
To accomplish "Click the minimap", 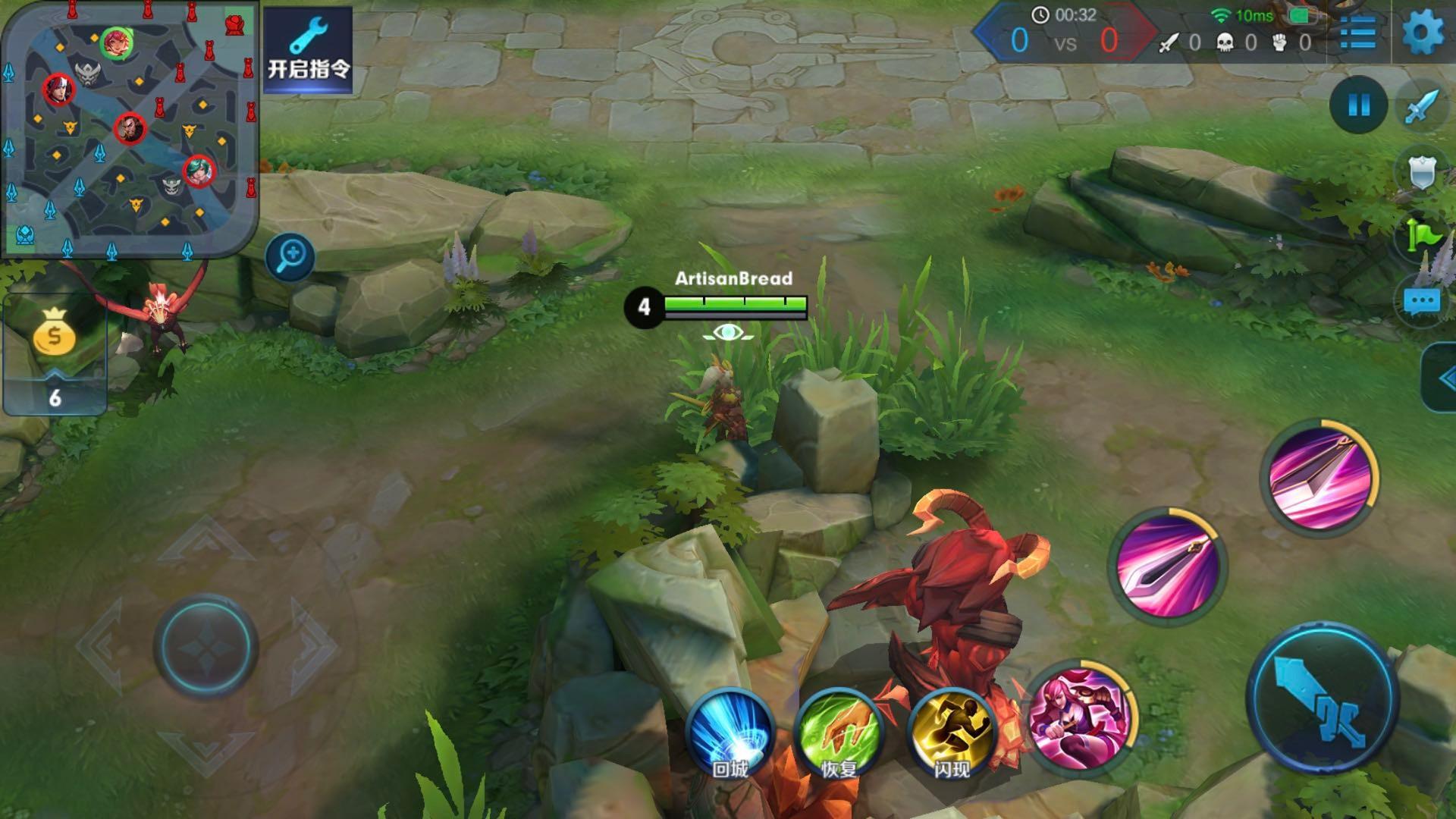I will (x=130, y=129).
